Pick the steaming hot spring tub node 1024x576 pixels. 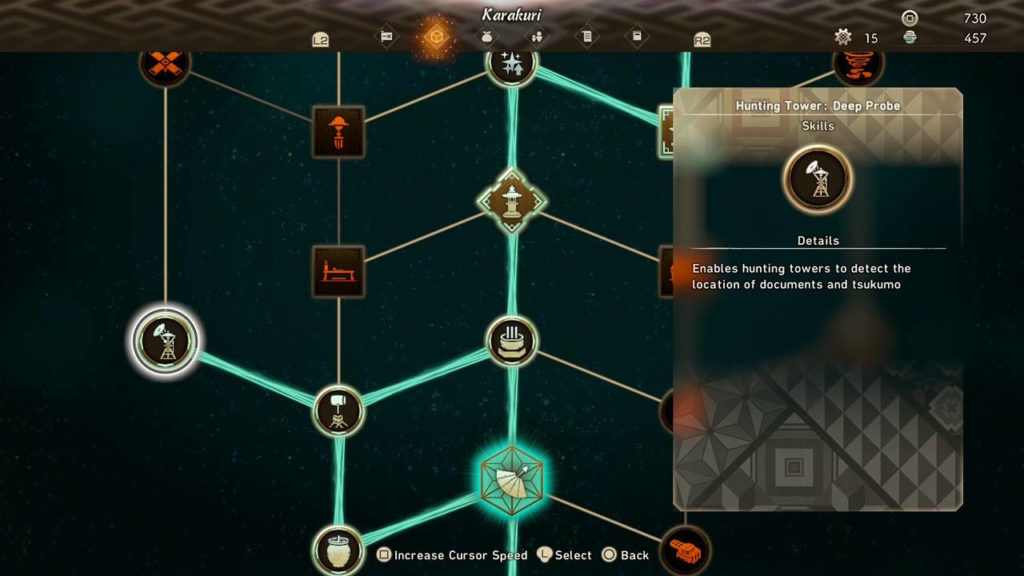[511, 340]
